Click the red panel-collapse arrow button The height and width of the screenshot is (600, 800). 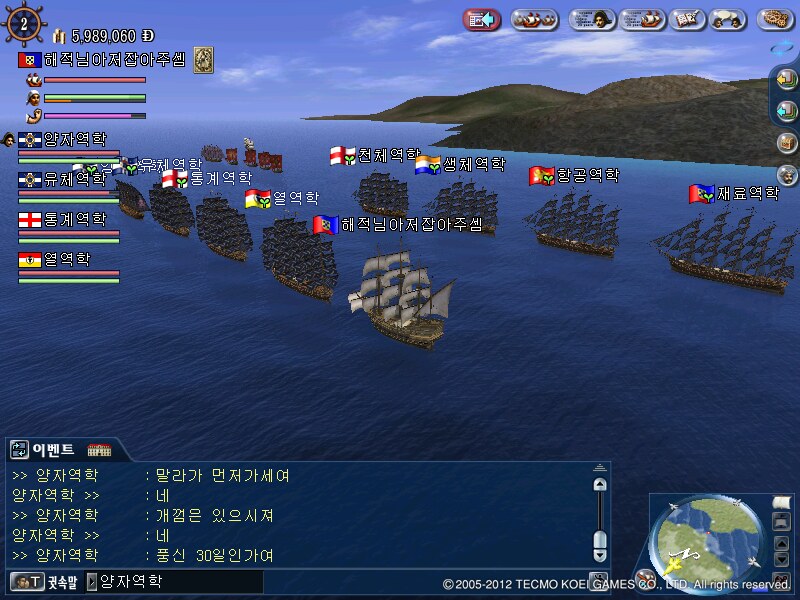483,19
